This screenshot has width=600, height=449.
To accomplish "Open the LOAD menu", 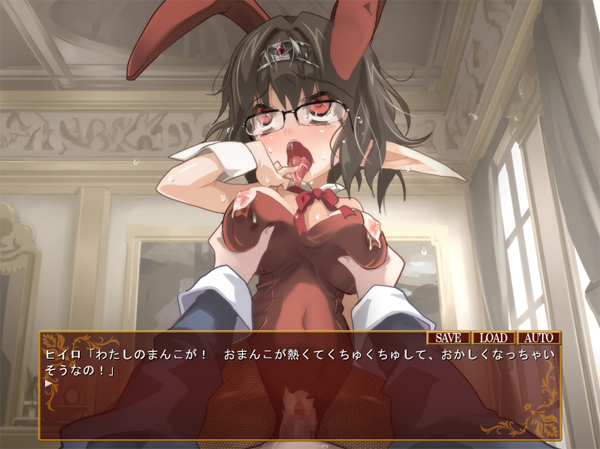I will click(x=494, y=338).
